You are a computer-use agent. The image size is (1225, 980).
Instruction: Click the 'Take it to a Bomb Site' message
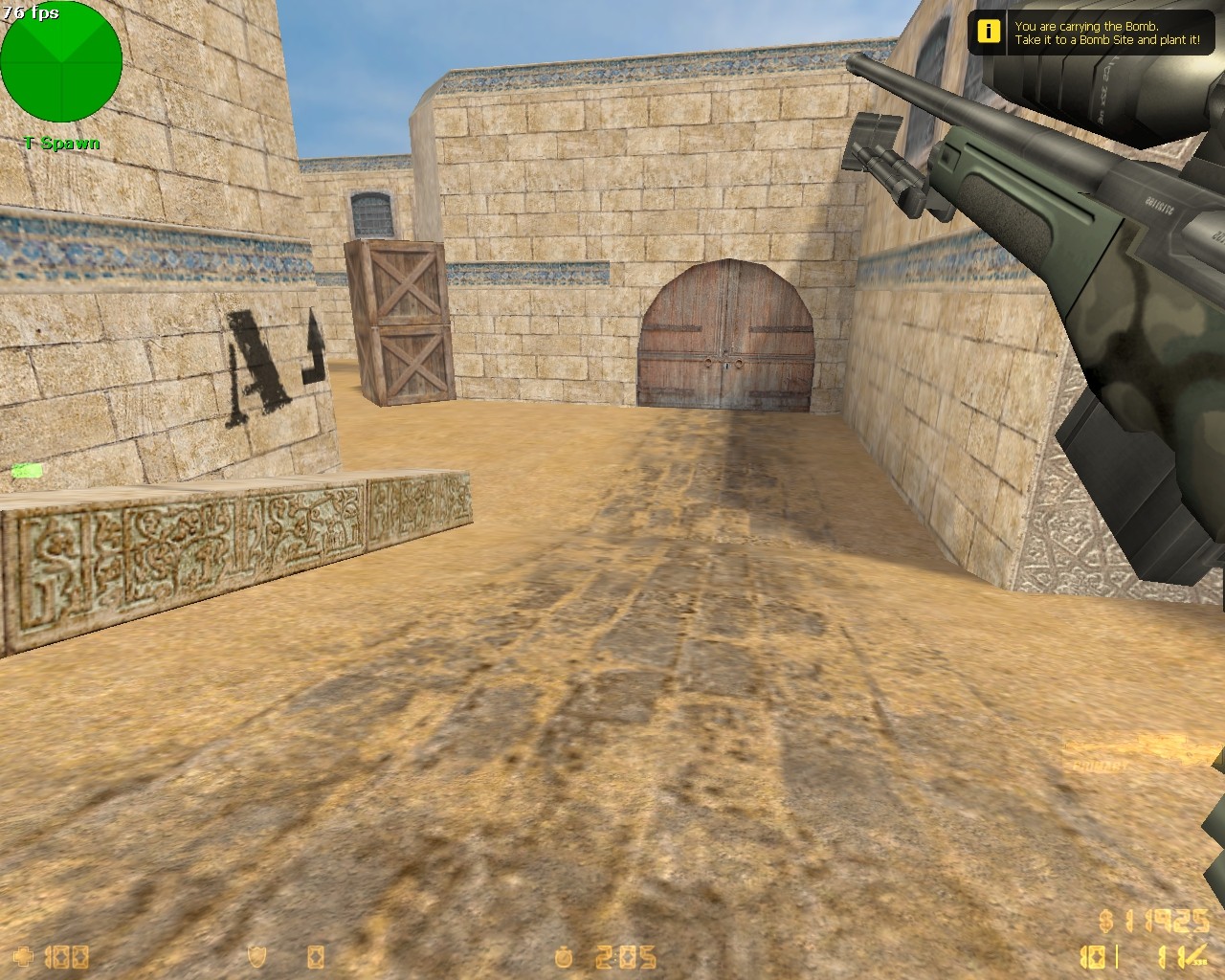[x=1105, y=42]
